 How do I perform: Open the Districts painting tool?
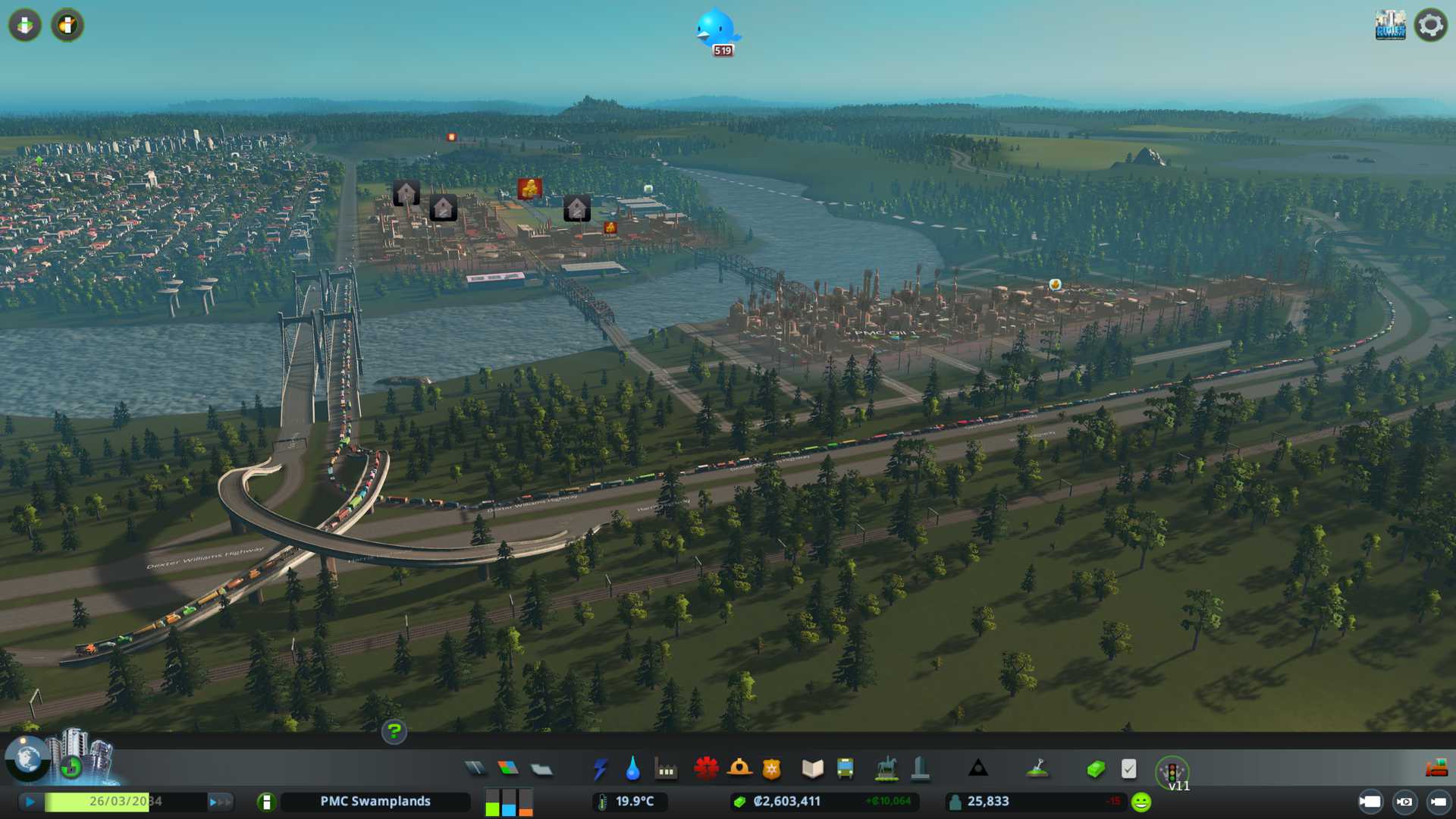[541, 770]
